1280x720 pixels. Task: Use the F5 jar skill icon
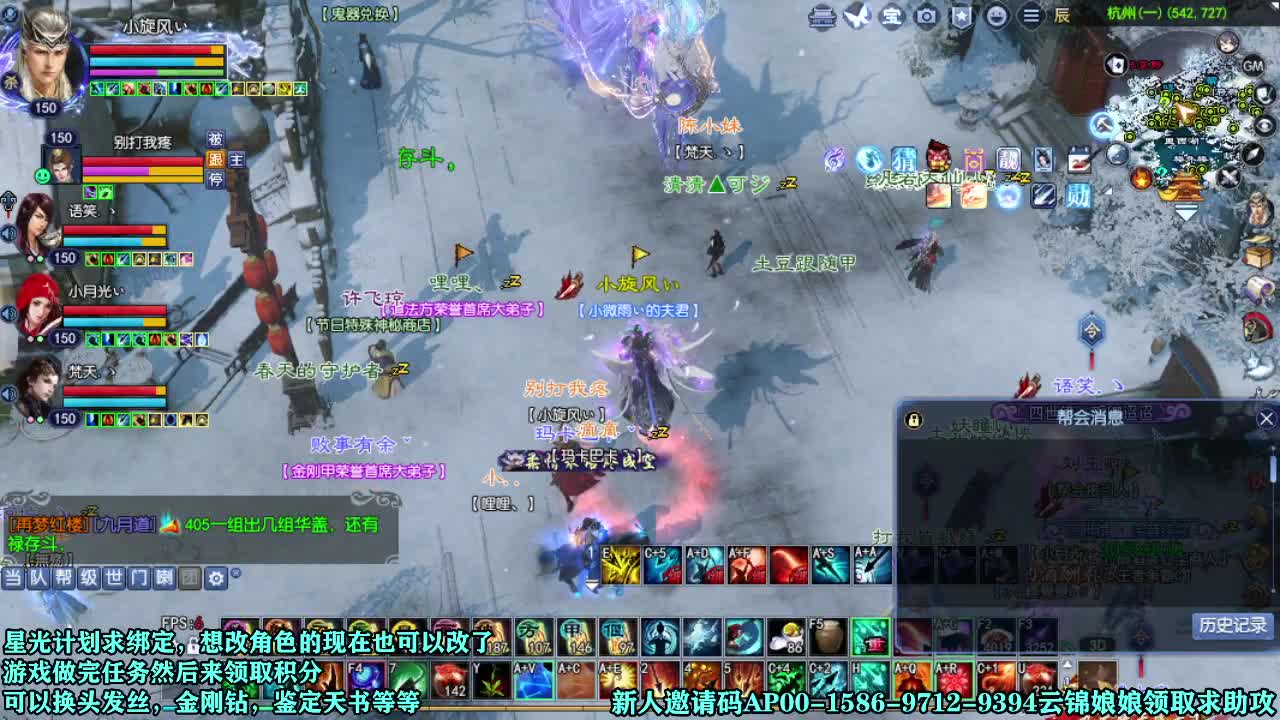(830, 637)
